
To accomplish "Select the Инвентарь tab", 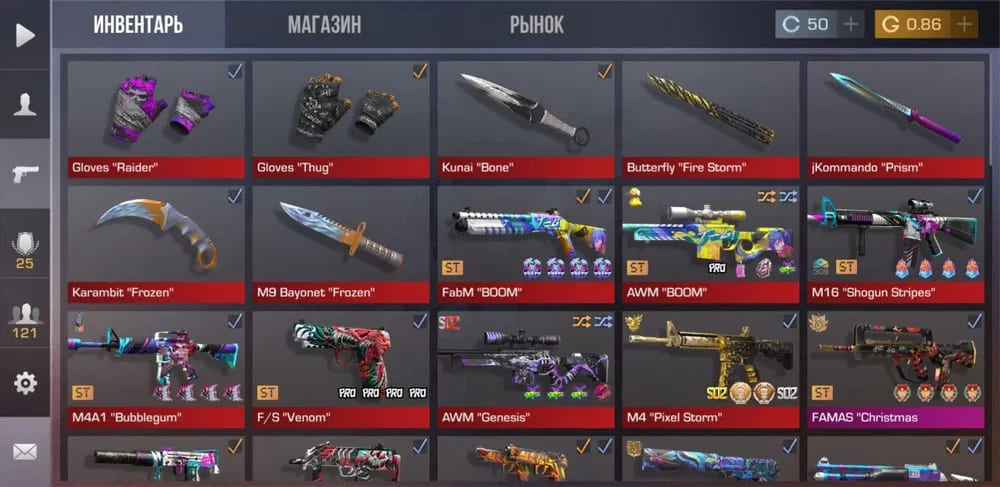I will [138, 24].
